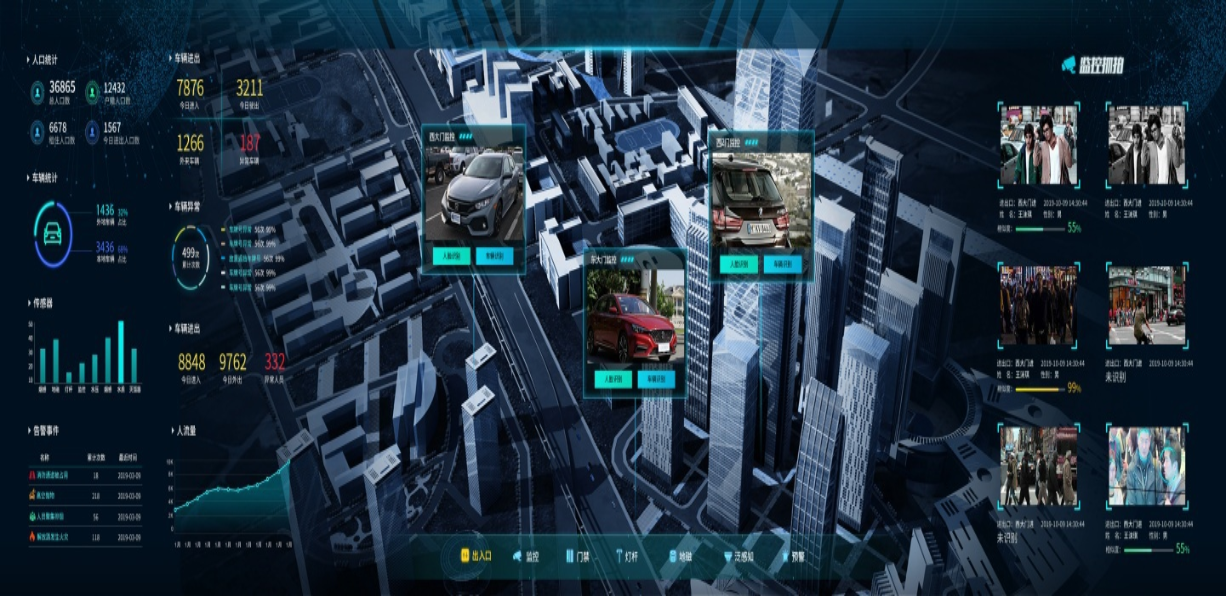Screen dimensions: 1226x596
Task: Switch to the 预警 warning tab
Action: (798, 556)
